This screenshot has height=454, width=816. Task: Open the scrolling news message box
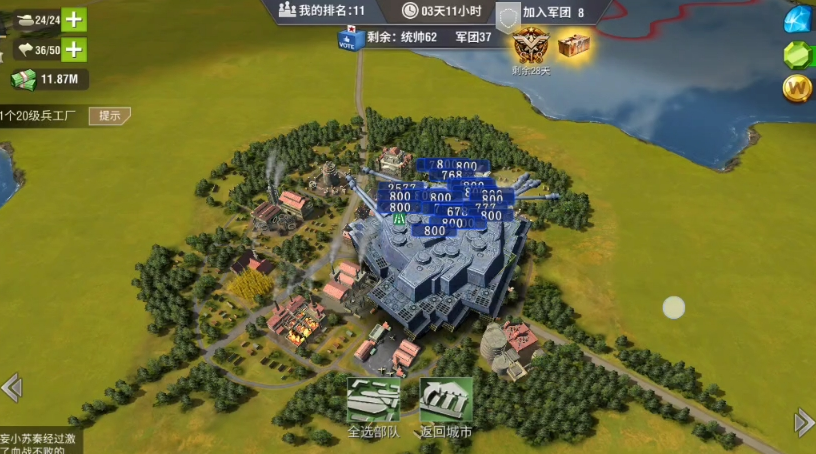tap(40, 442)
